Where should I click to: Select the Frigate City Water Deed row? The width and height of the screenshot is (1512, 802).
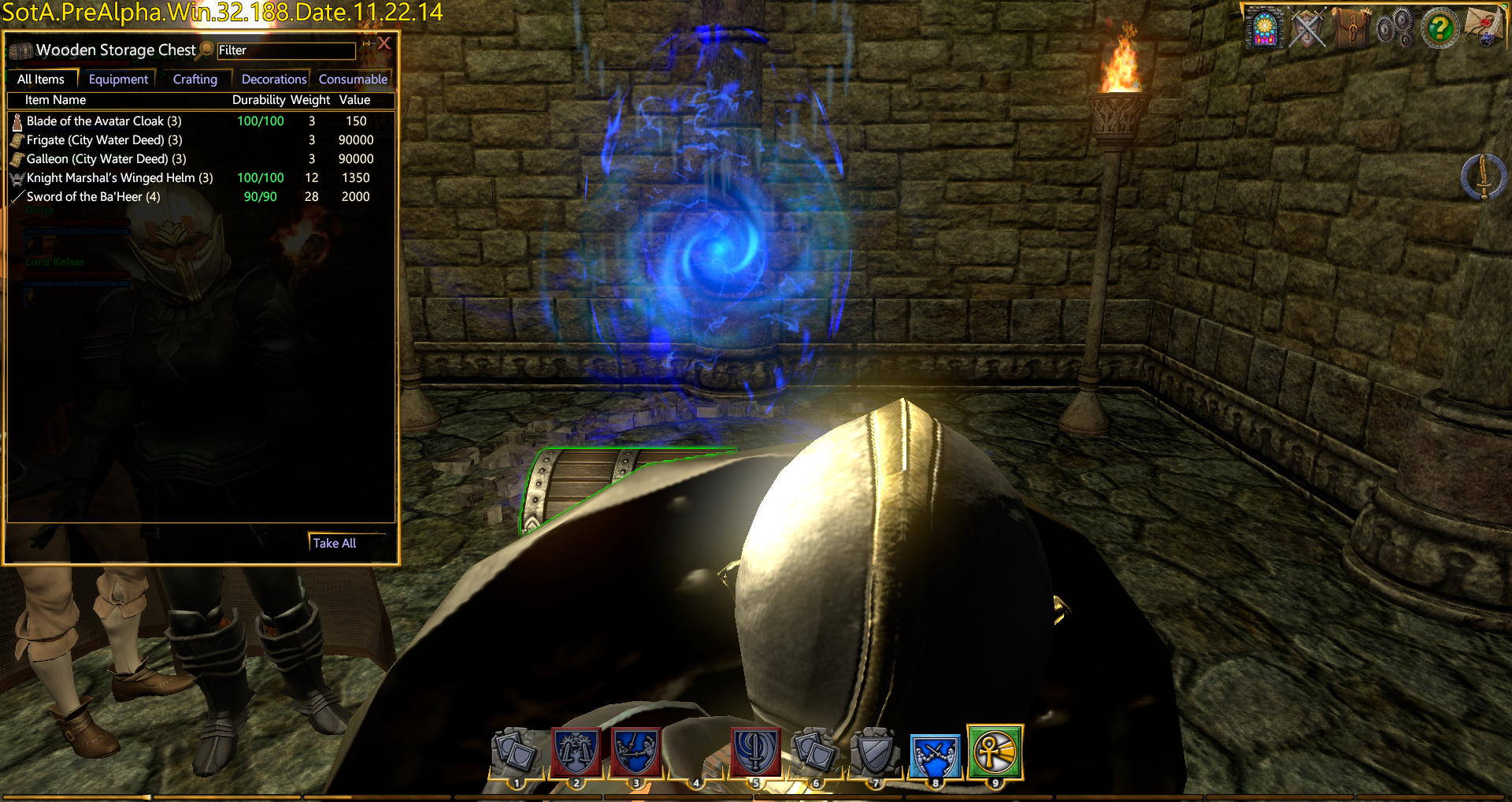pos(104,140)
